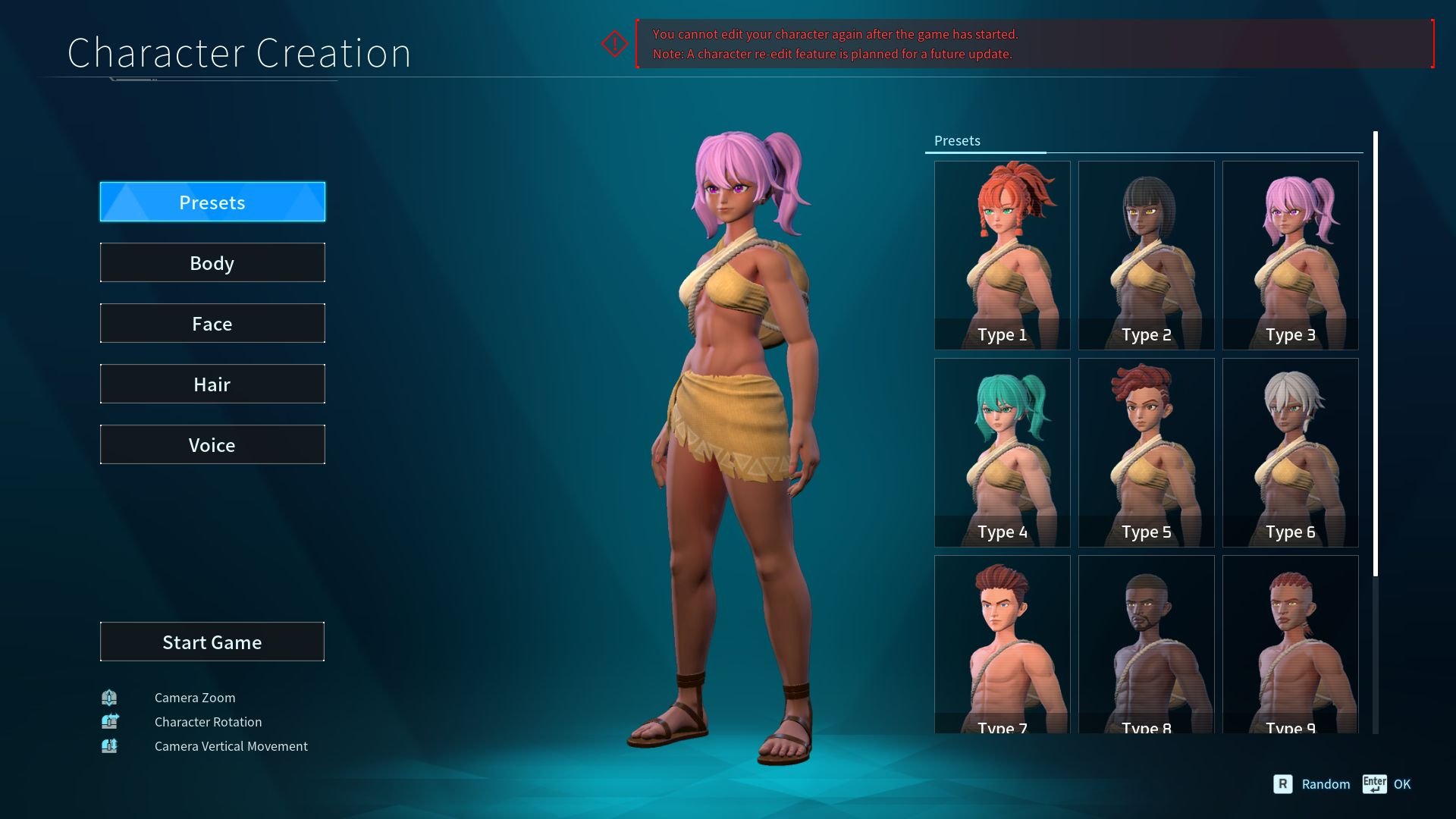Open the Face customization section
The height and width of the screenshot is (819, 1456).
212,323
